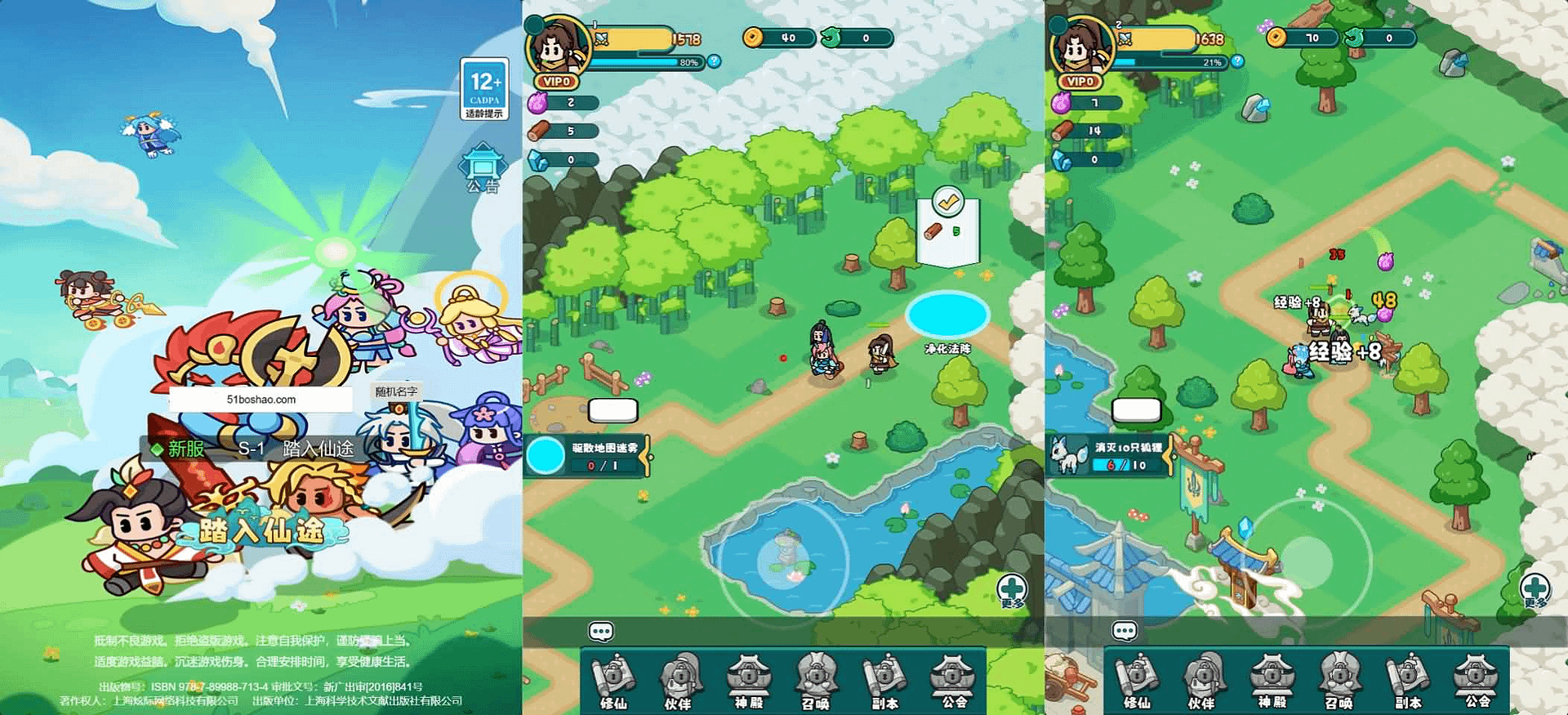Image resolution: width=1568 pixels, height=715 pixels.
Task: Open the 驱散地图迷雾 quest tracker
Action: 588,456
